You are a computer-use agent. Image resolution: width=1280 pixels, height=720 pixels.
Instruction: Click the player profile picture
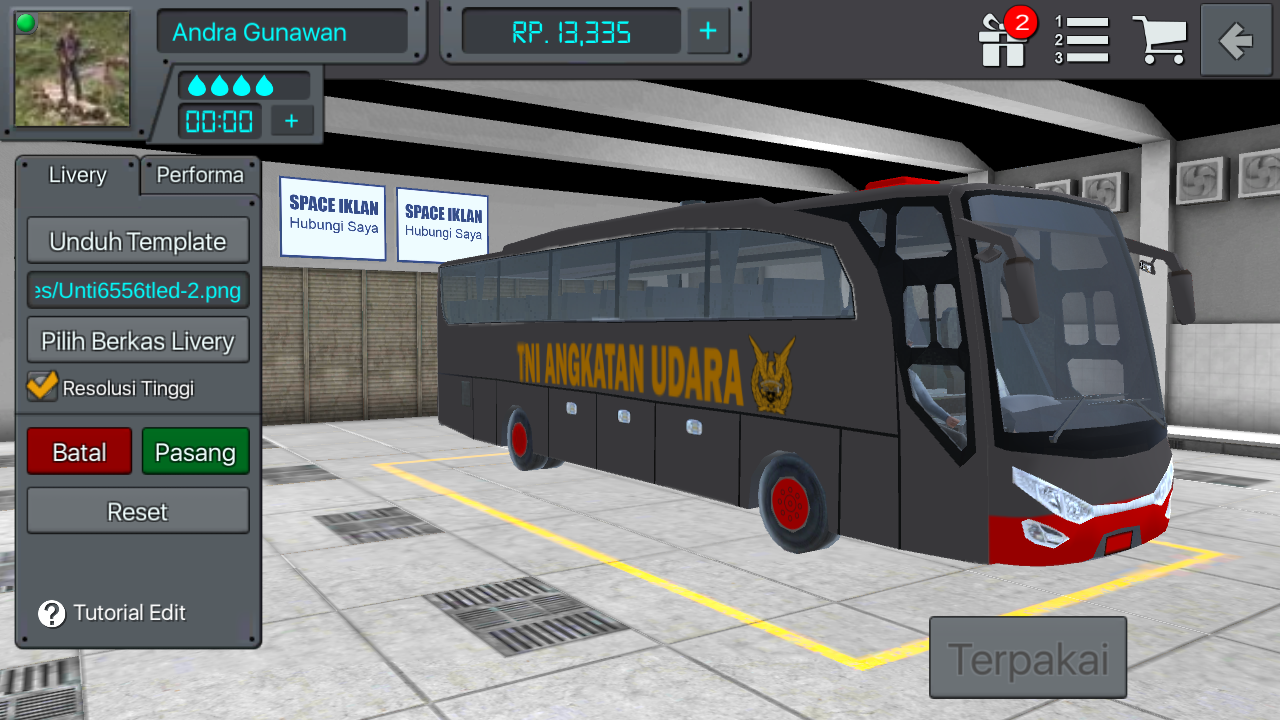click(71, 70)
